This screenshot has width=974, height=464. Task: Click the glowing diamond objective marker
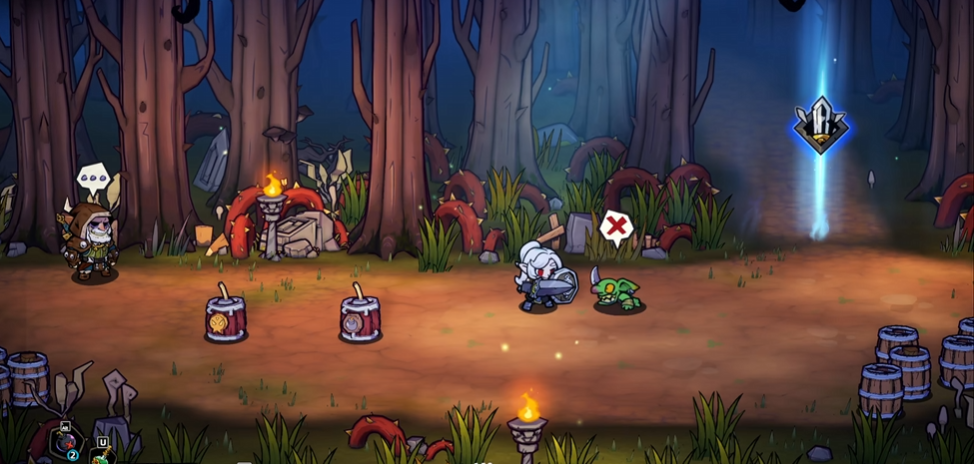(x=820, y=126)
